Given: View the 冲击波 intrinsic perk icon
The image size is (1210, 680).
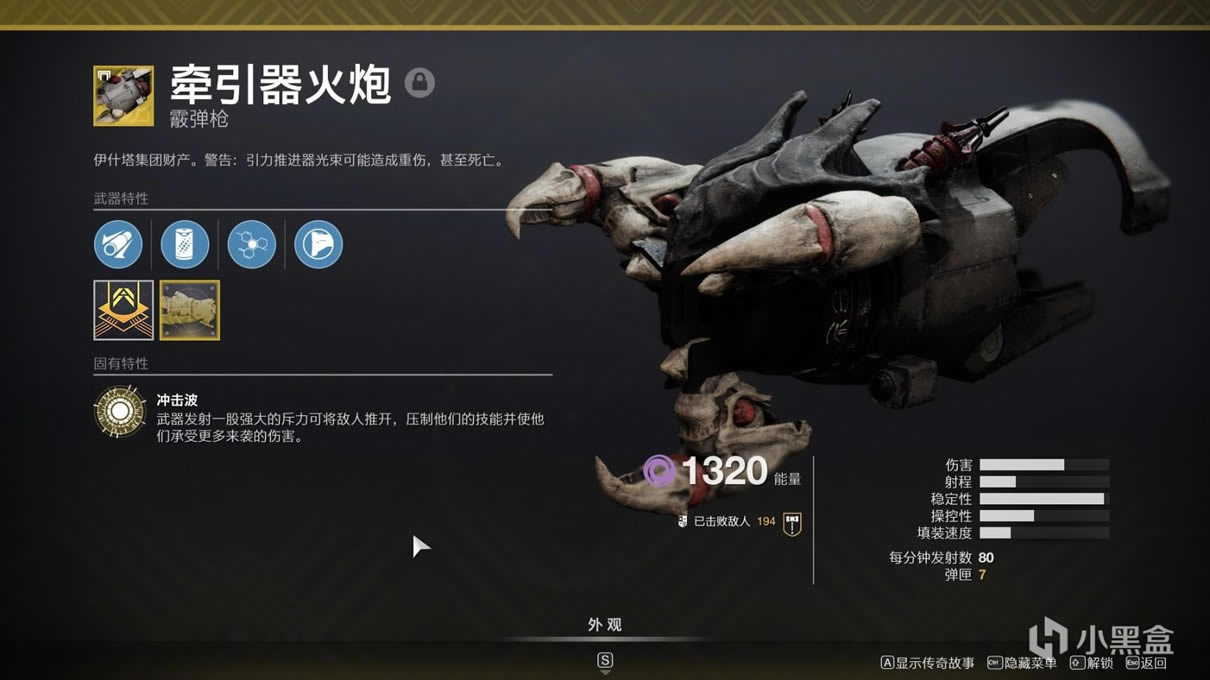Looking at the screenshot, I should [119, 411].
